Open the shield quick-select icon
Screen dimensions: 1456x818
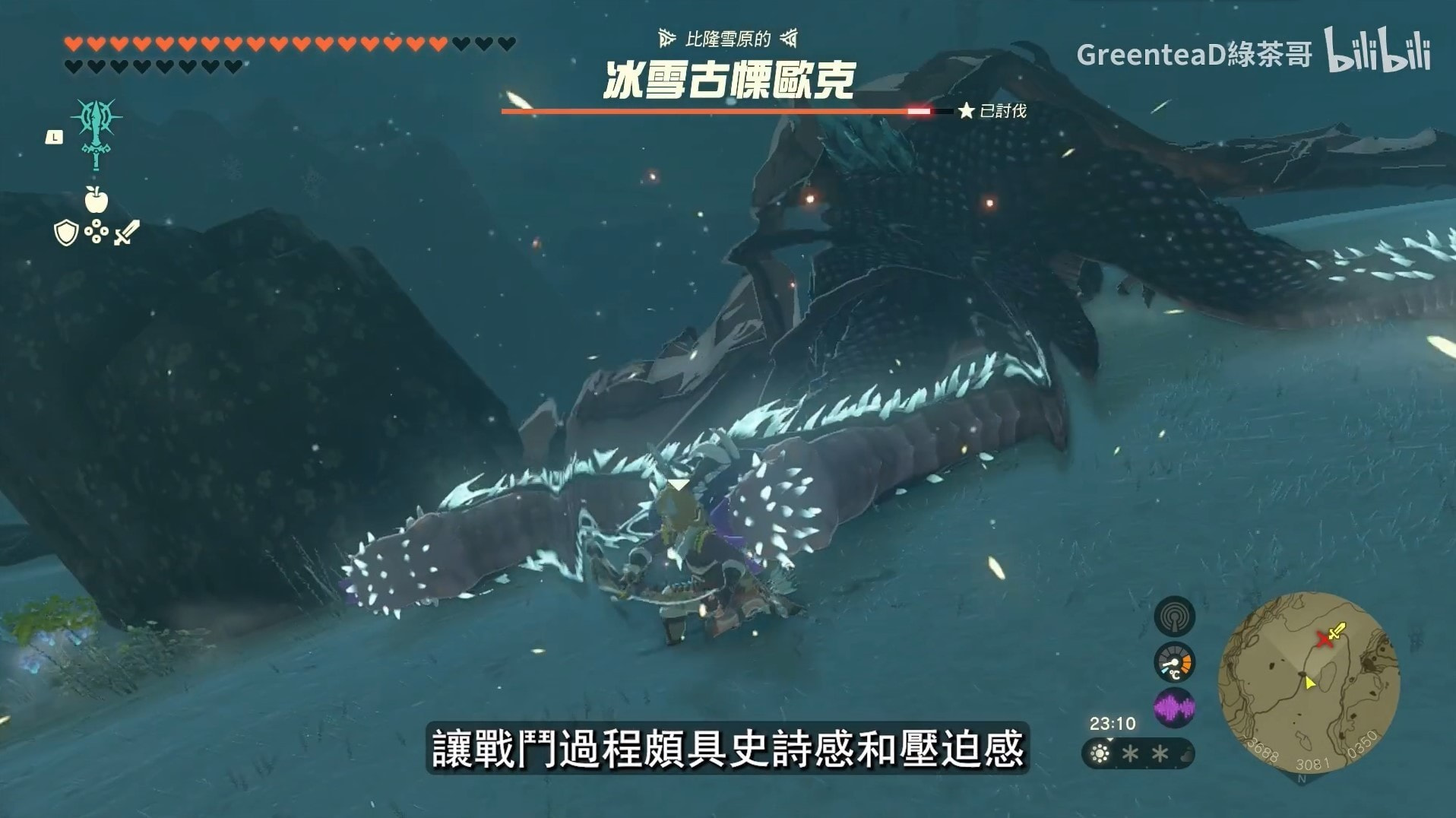pos(66,233)
